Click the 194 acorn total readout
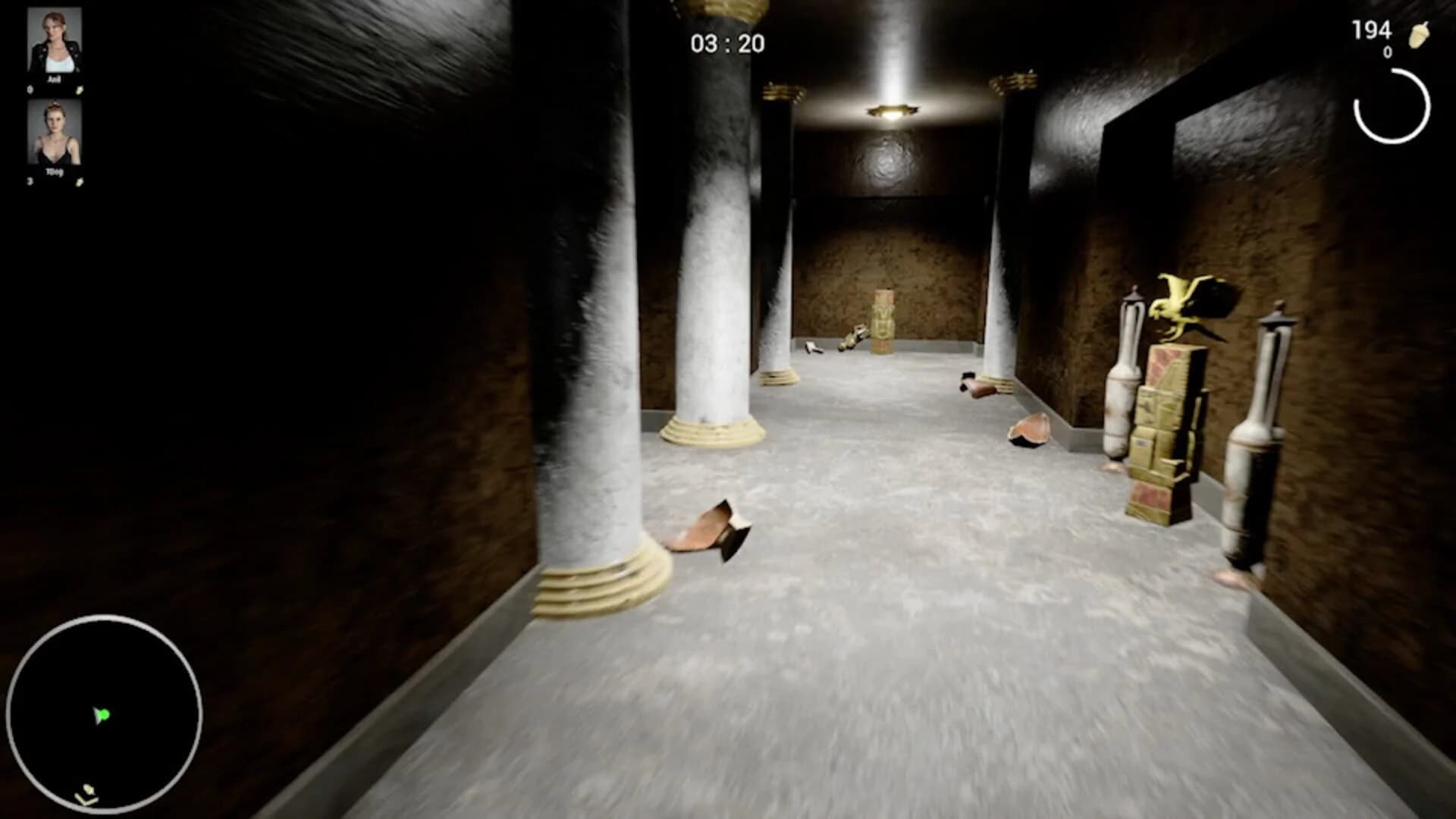 1371,29
